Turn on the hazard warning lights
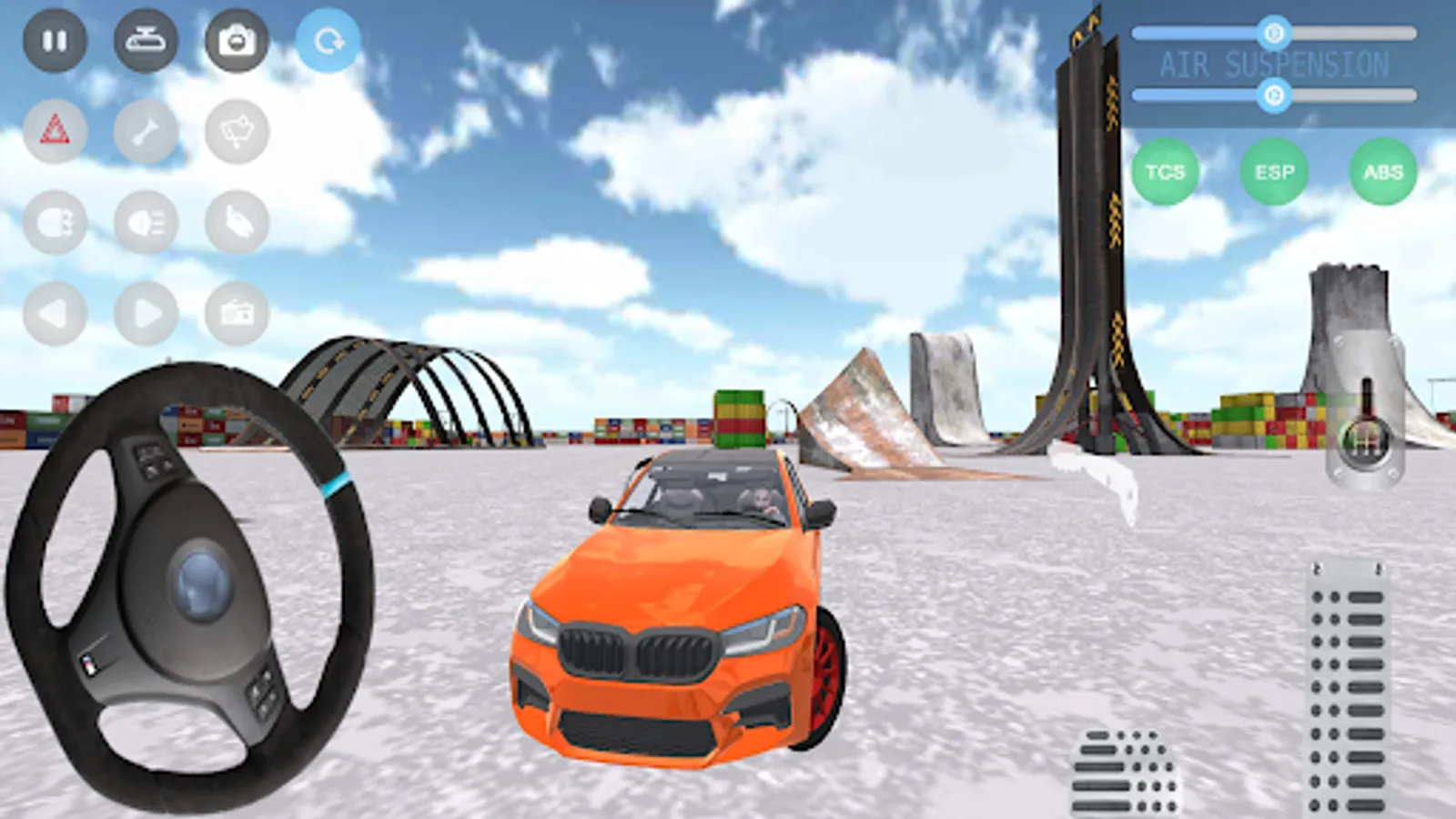1456x819 pixels. click(55, 129)
